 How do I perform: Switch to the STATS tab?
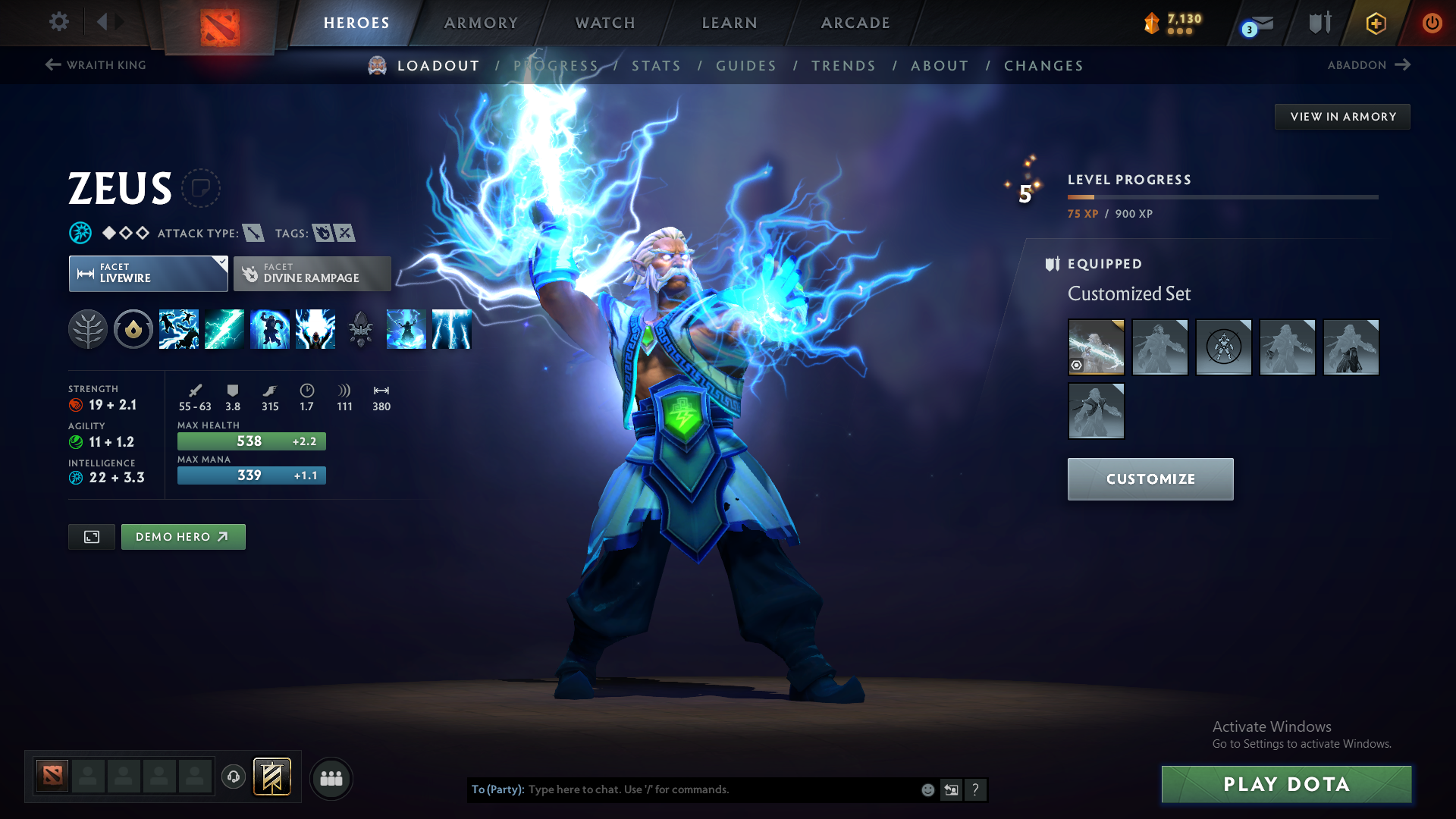pos(657,66)
